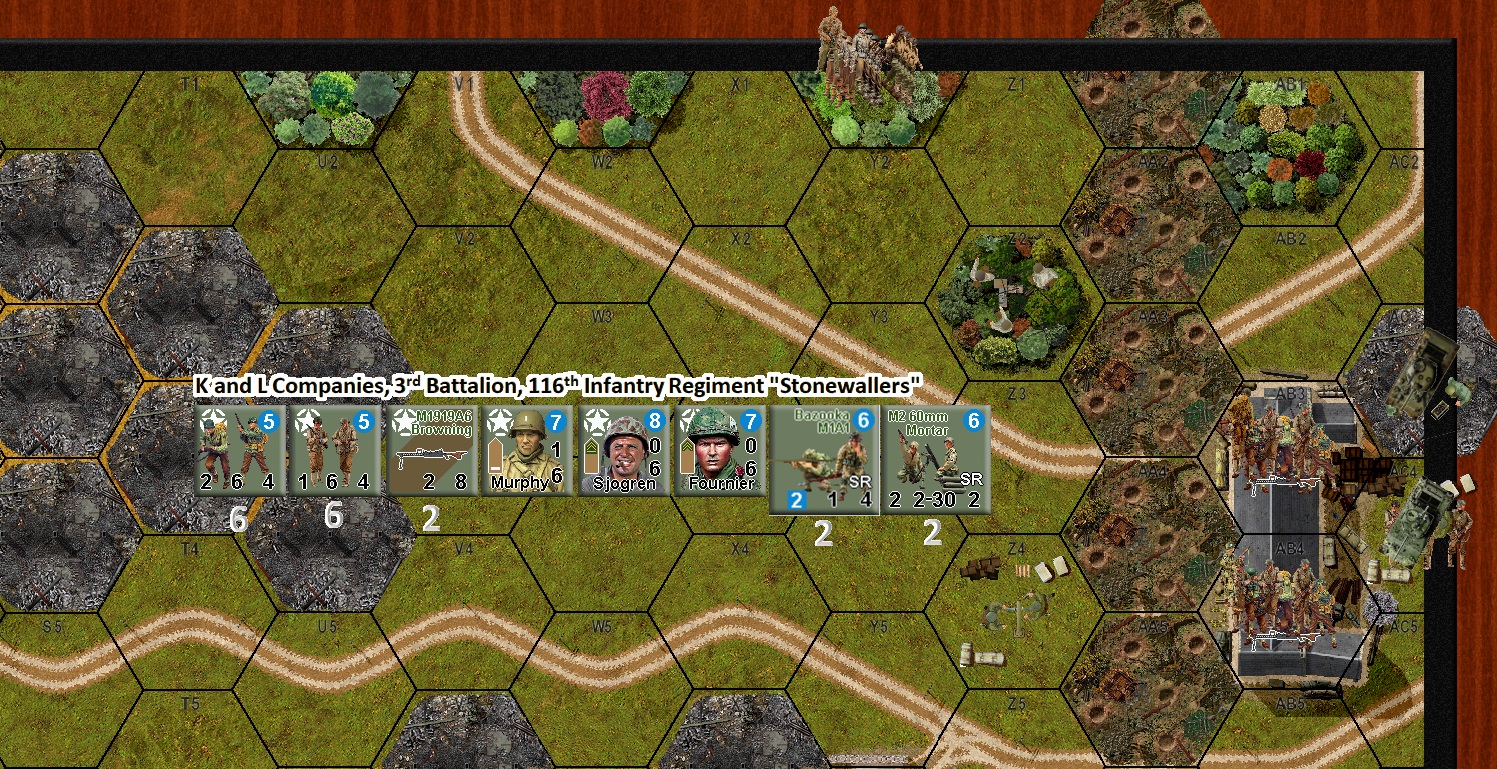Click the soldier standing beside the half-track

tap(1460, 528)
